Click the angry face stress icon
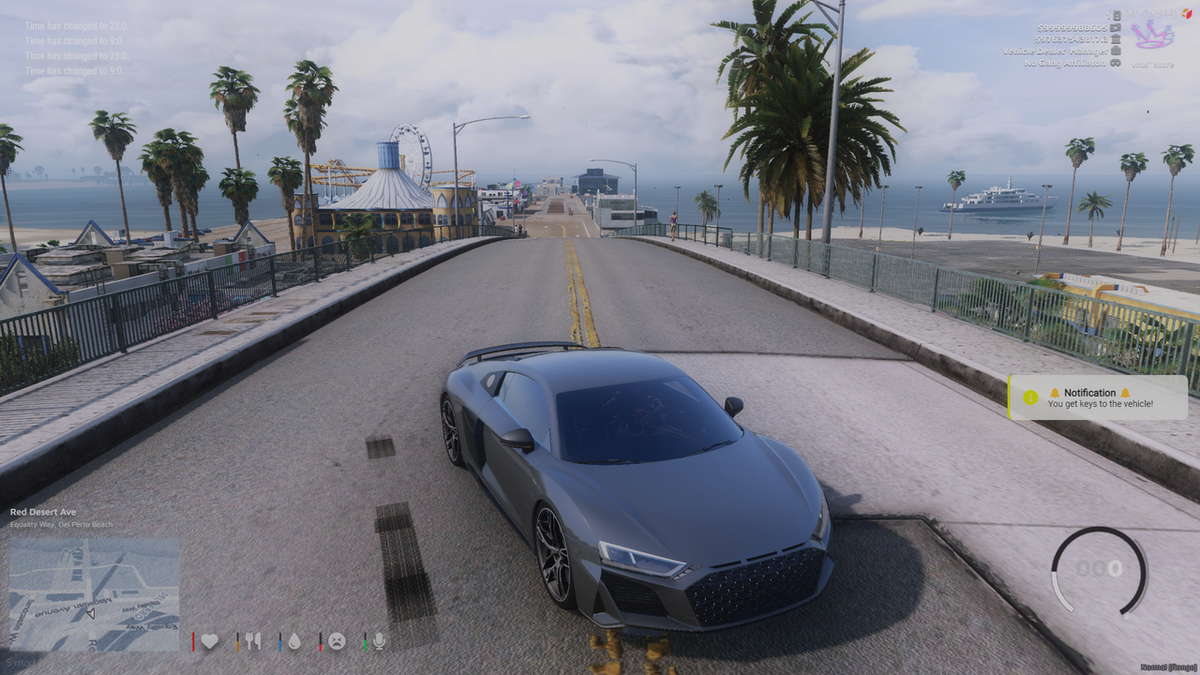Screen dimensions: 1200x675 click(337, 642)
